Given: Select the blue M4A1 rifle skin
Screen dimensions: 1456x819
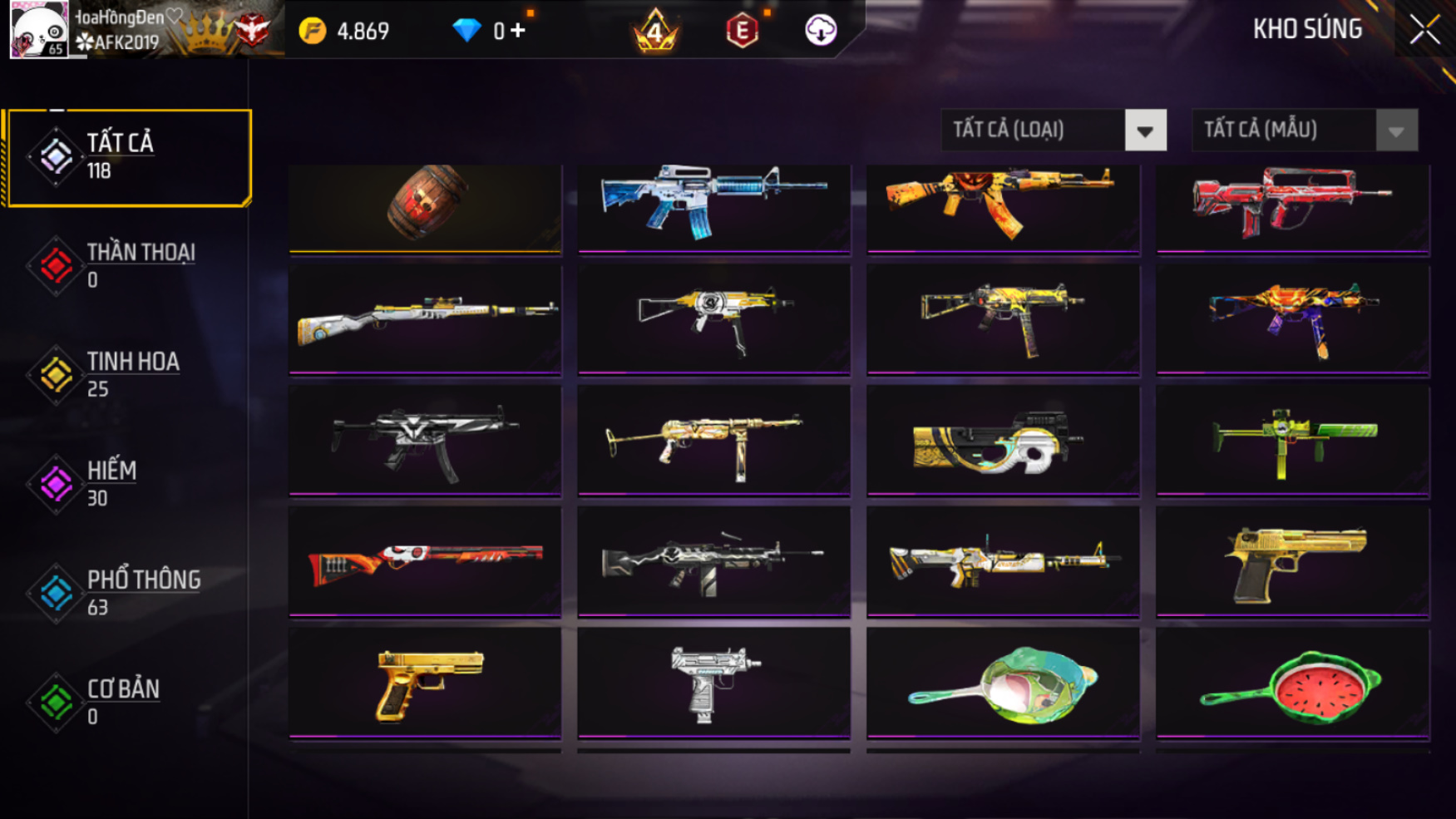Looking at the screenshot, I should (x=713, y=206).
